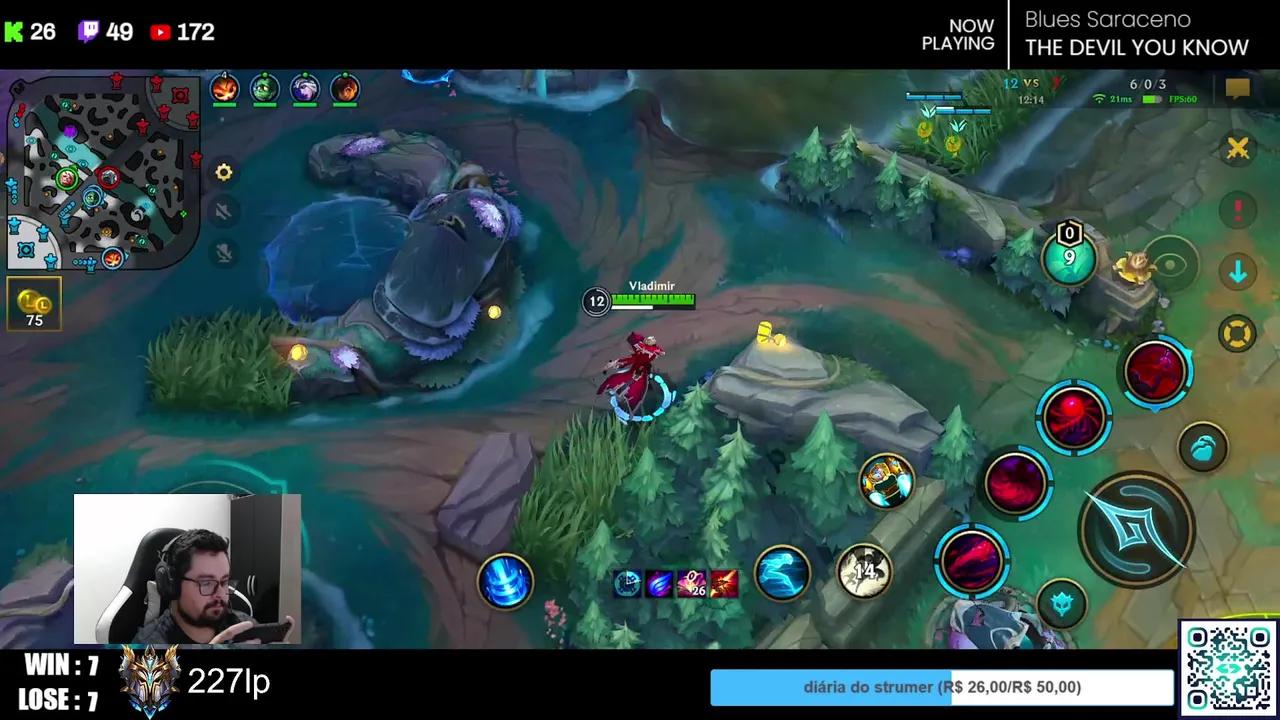1280x720 pixels.
Task: Activate the blue Recall button
Action: pyautogui.click(x=505, y=583)
